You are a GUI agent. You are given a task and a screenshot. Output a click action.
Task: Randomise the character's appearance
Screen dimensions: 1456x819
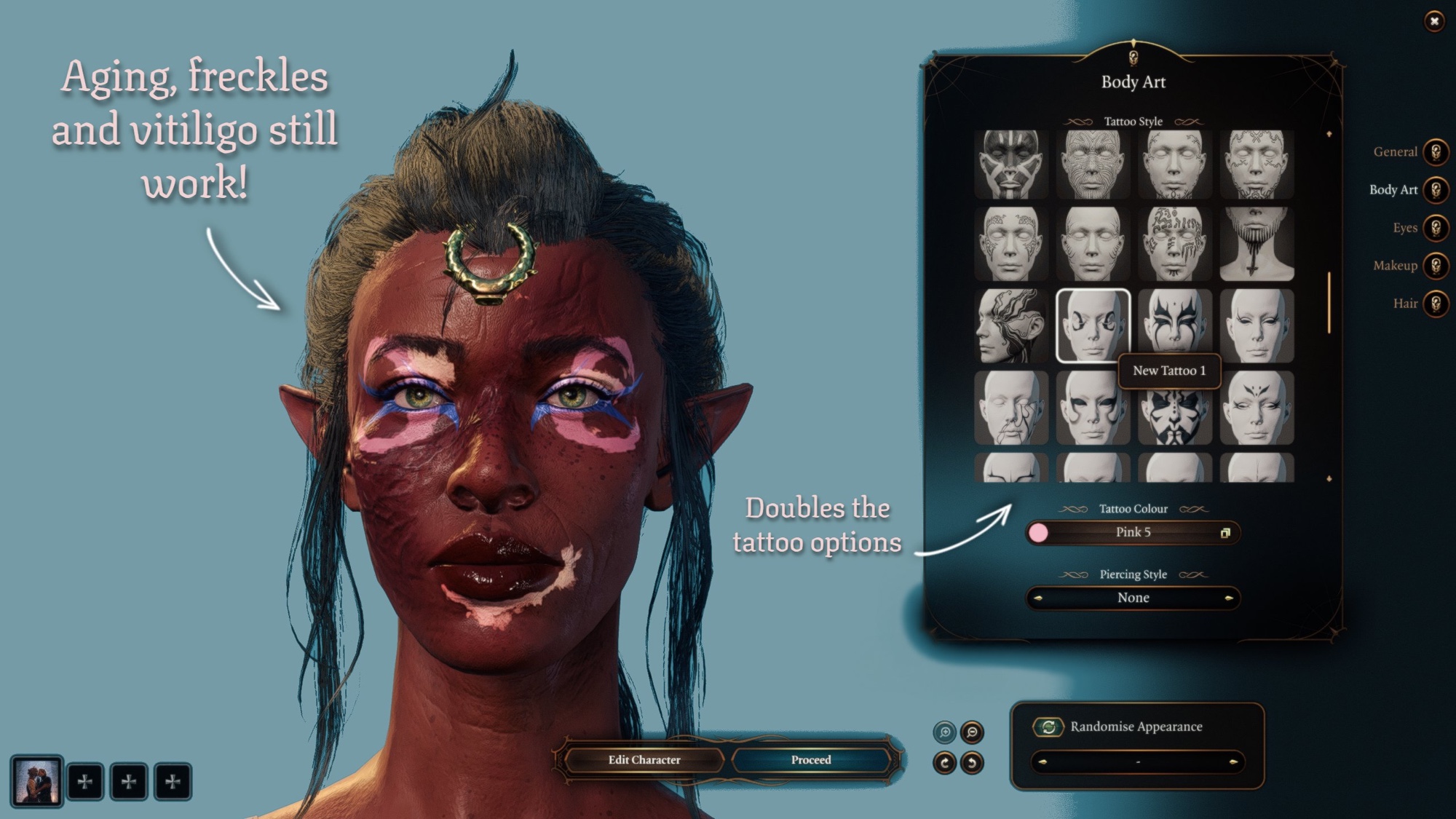point(1048,727)
